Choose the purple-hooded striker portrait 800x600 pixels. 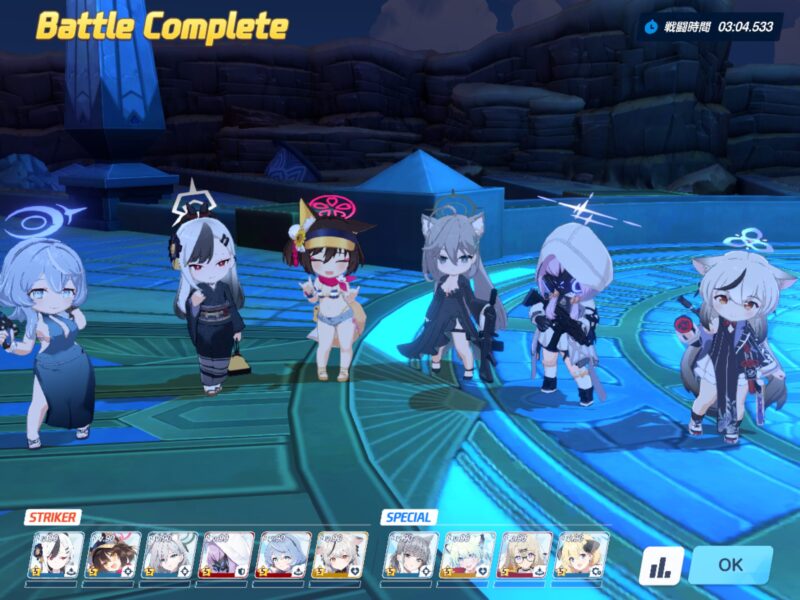coord(226,555)
